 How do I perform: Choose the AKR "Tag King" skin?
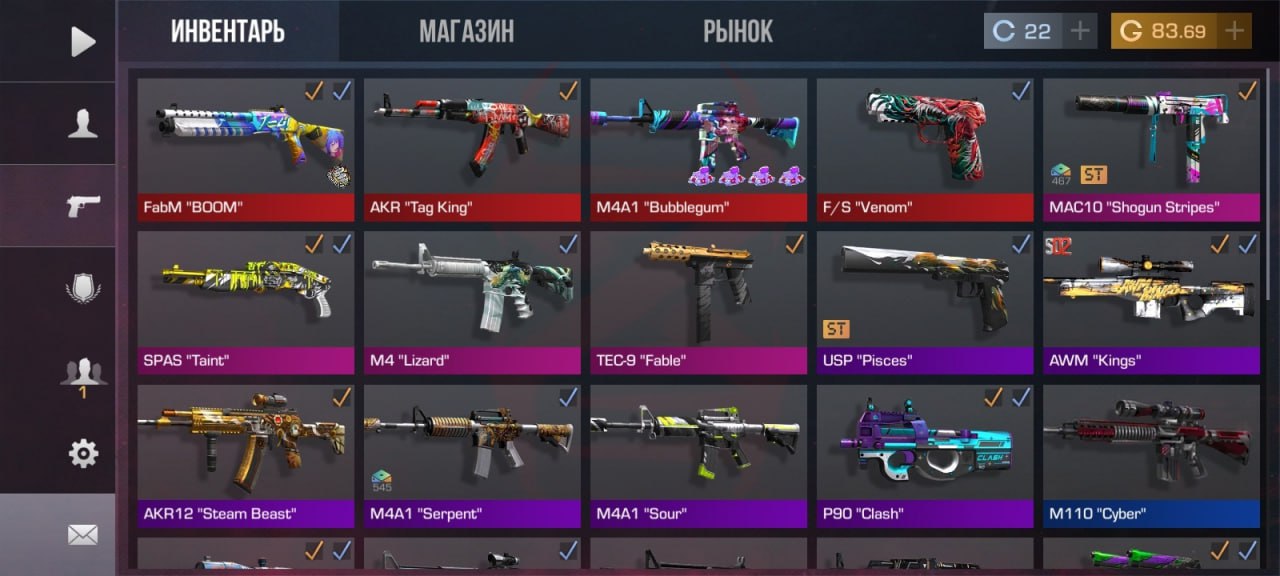click(472, 140)
